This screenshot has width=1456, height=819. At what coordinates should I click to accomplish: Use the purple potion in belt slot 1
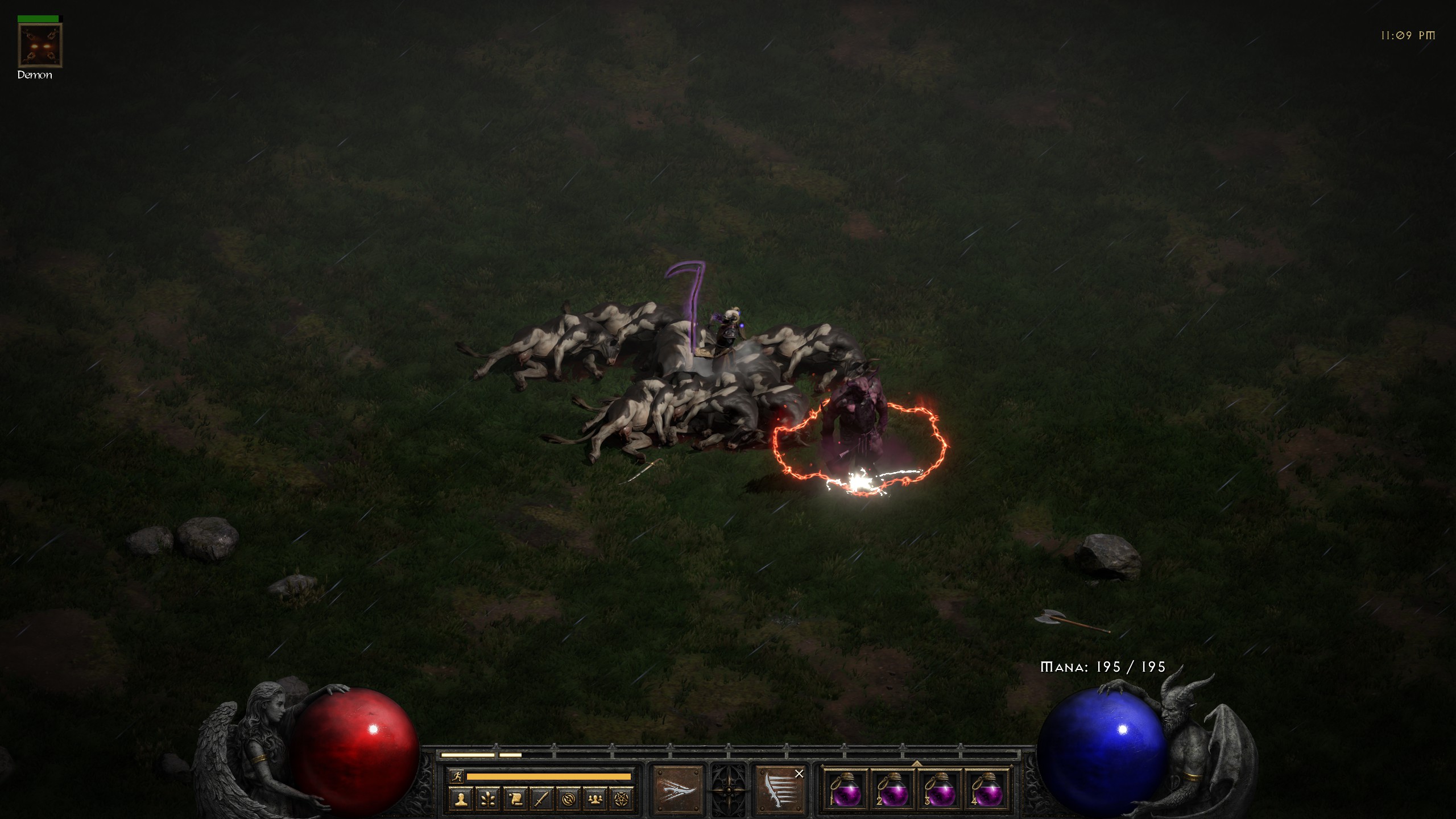845,789
